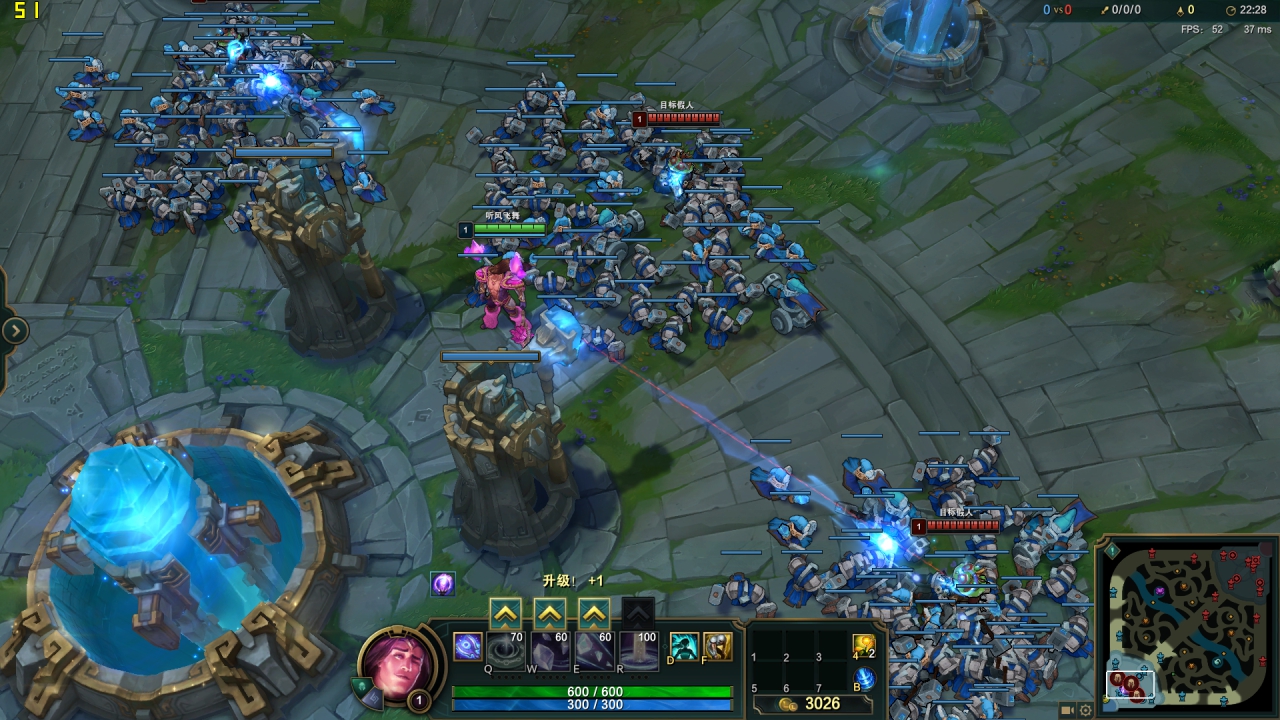Click the minimap alert ping button
The width and height of the screenshot is (1280, 720).
click(x=1111, y=551)
